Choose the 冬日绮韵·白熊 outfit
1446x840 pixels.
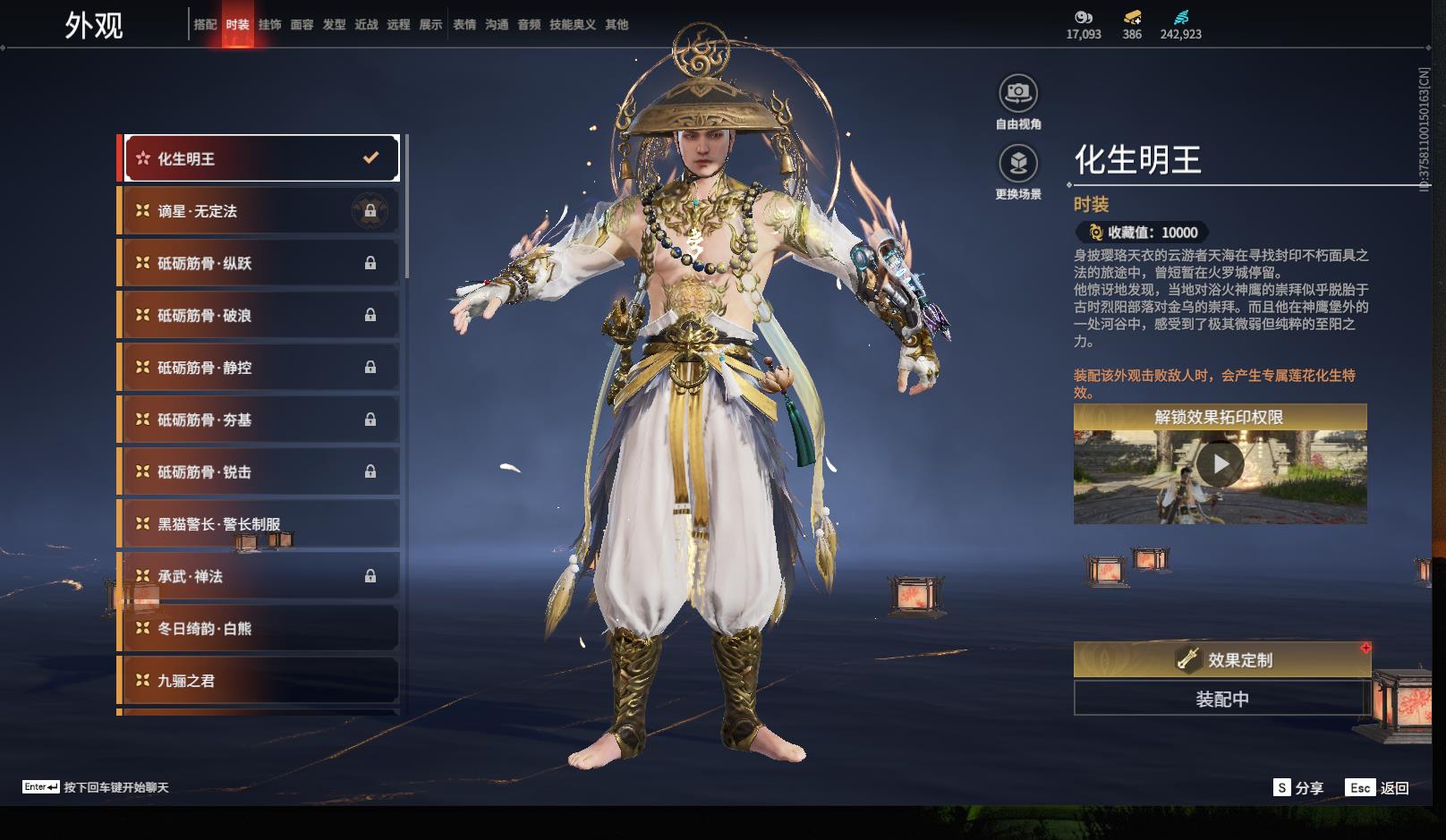pyautogui.click(x=260, y=629)
